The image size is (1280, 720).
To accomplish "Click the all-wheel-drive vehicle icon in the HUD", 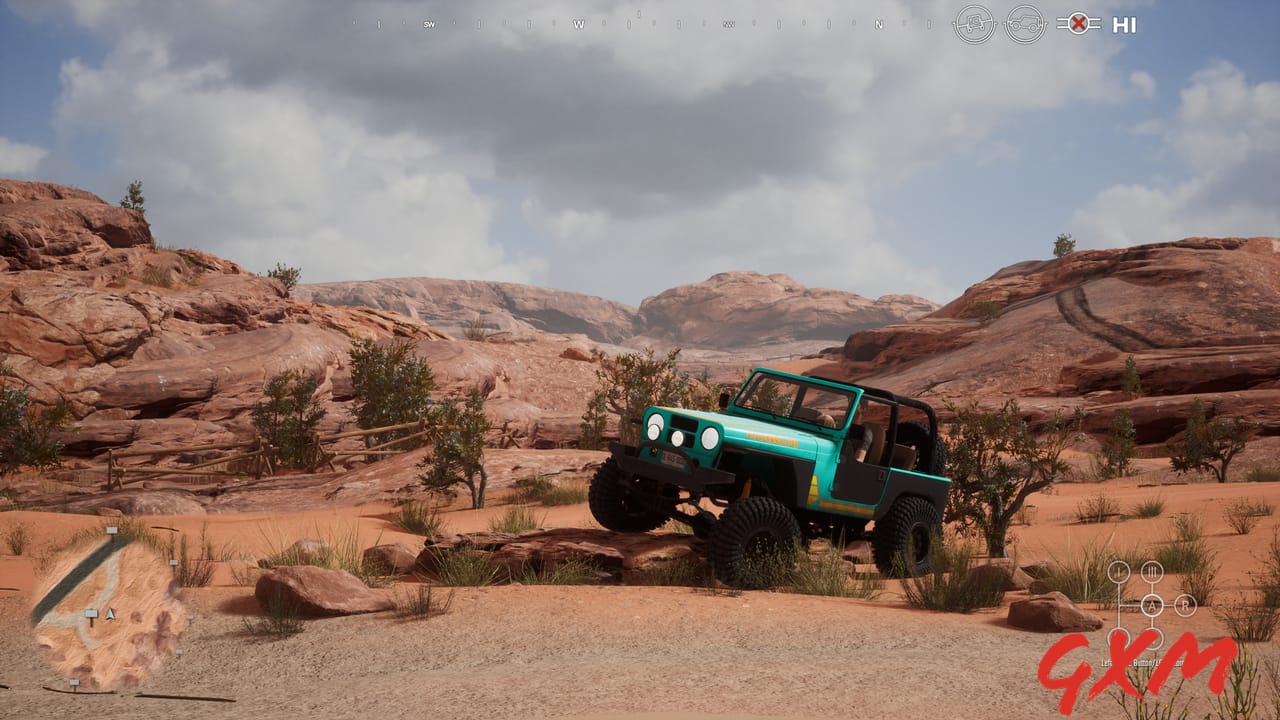I will pyautogui.click(x=1027, y=24).
